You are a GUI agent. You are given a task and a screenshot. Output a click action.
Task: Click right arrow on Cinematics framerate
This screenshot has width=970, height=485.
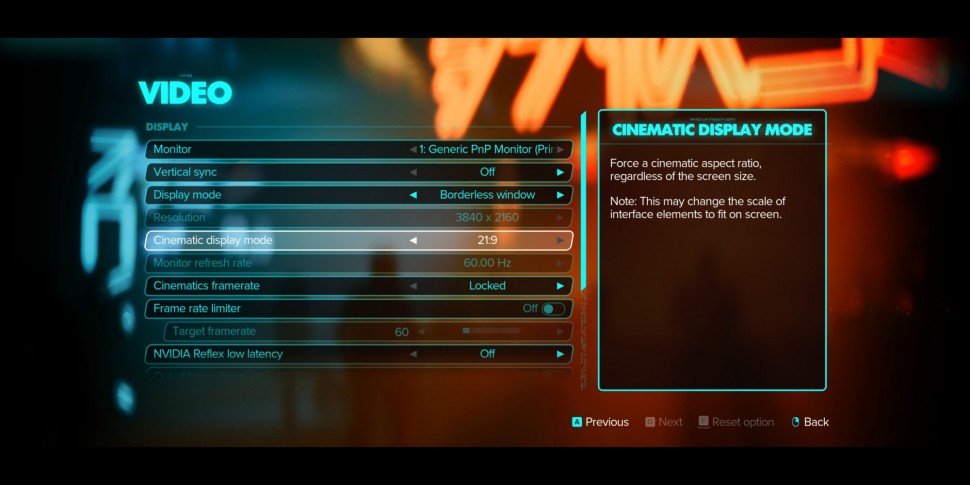tap(560, 286)
